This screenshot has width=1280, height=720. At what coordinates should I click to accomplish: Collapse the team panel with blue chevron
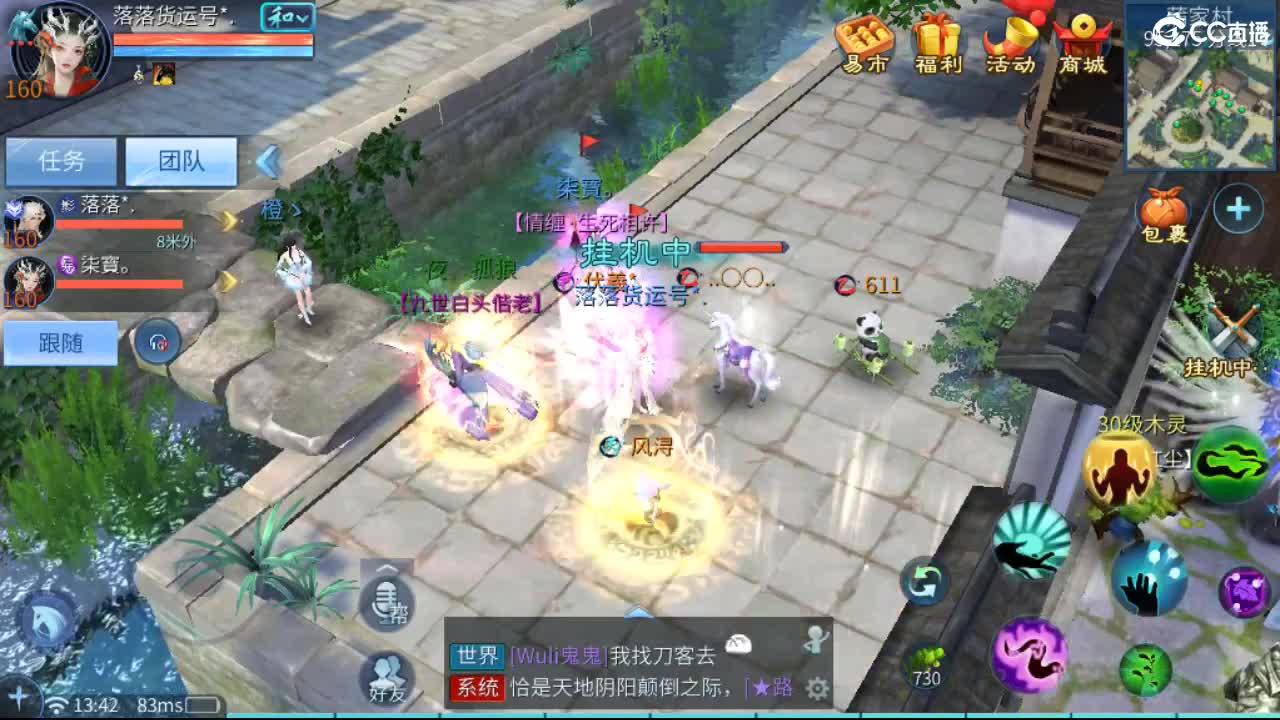[266, 160]
